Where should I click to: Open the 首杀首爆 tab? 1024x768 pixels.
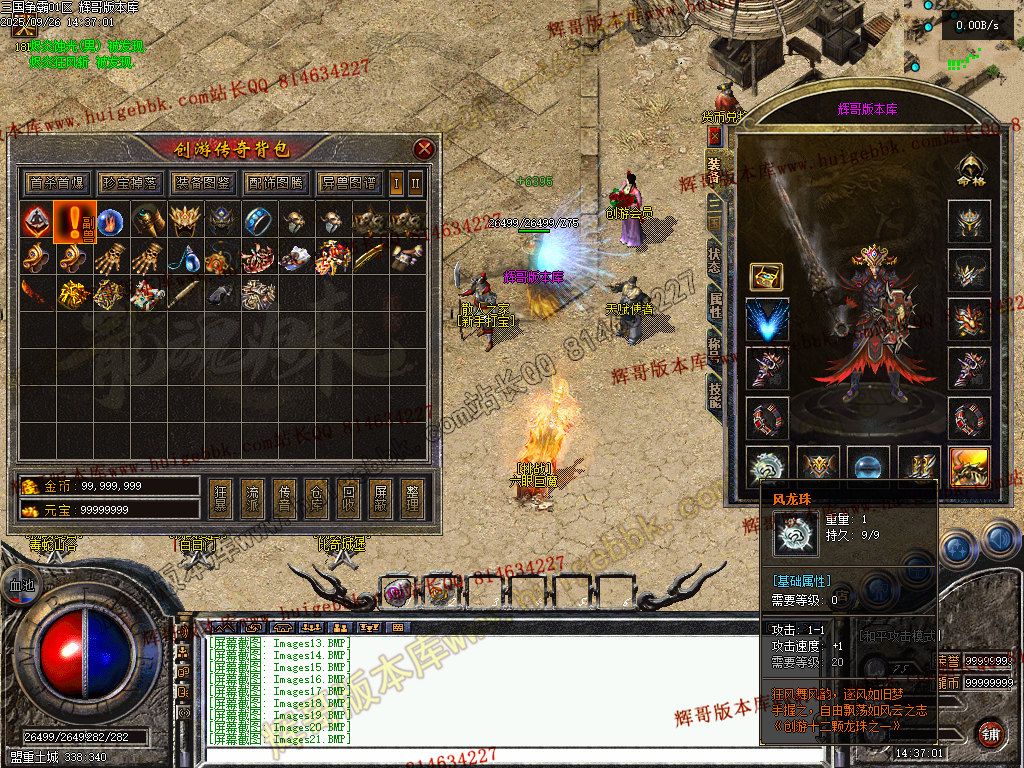click(57, 183)
